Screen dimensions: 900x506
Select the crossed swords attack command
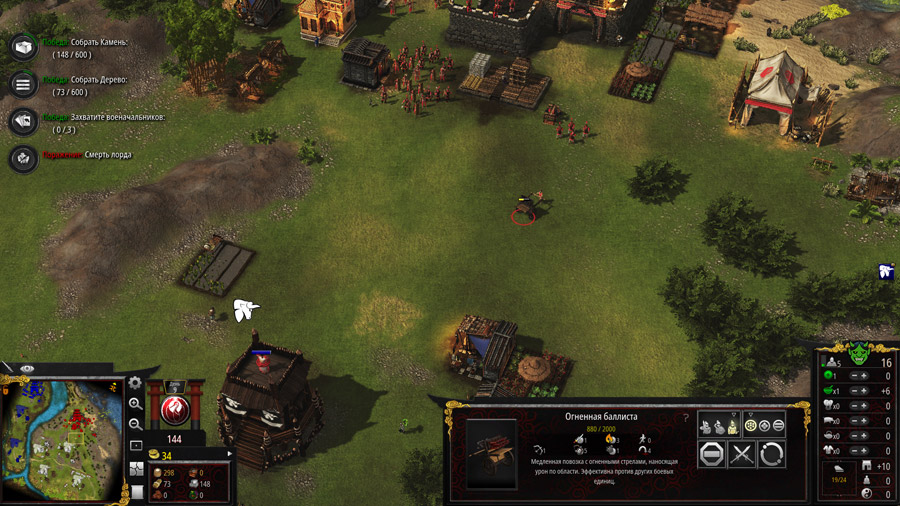point(741,455)
